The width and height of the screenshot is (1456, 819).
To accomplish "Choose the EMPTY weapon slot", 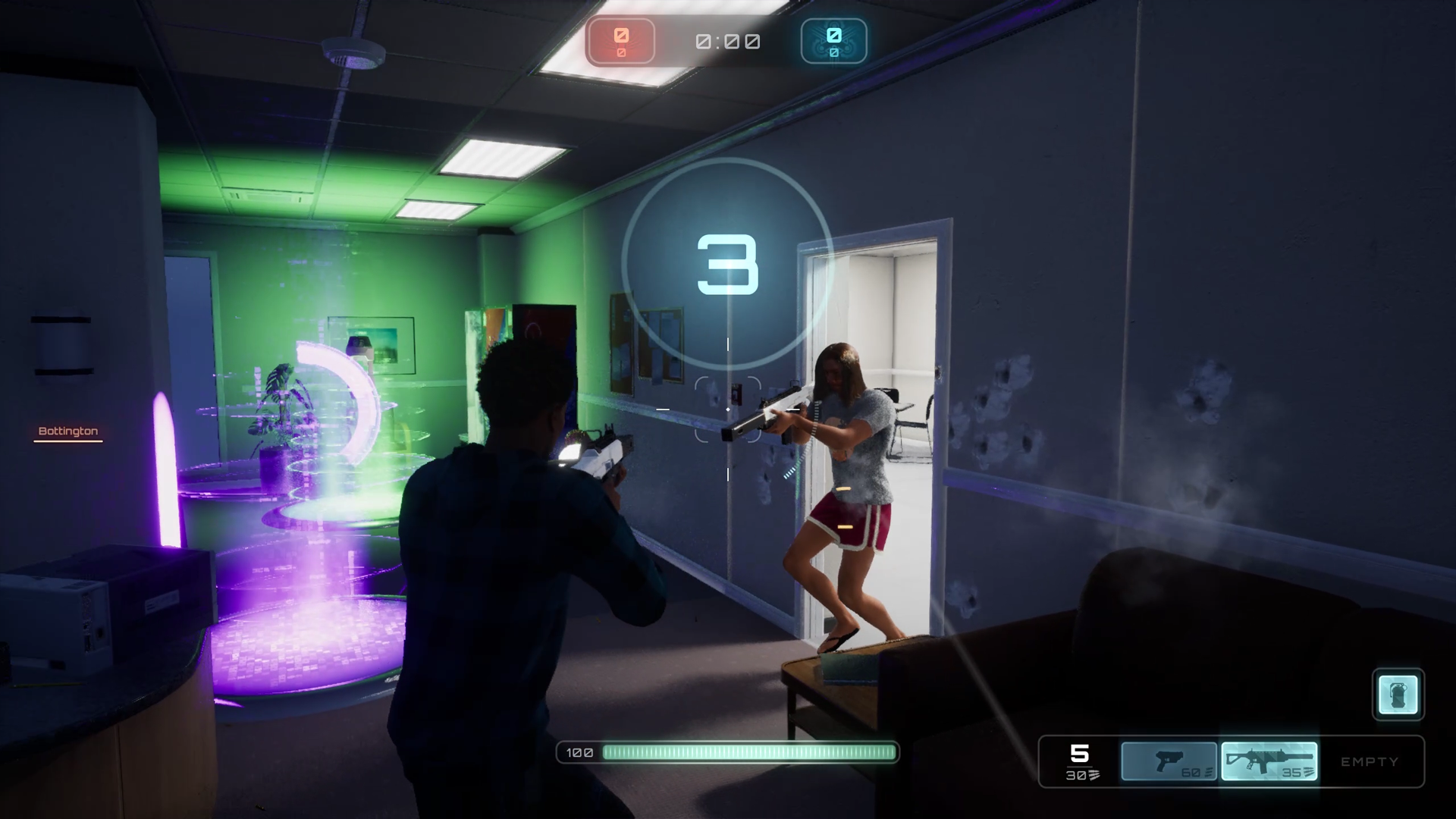I will click(x=1370, y=761).
